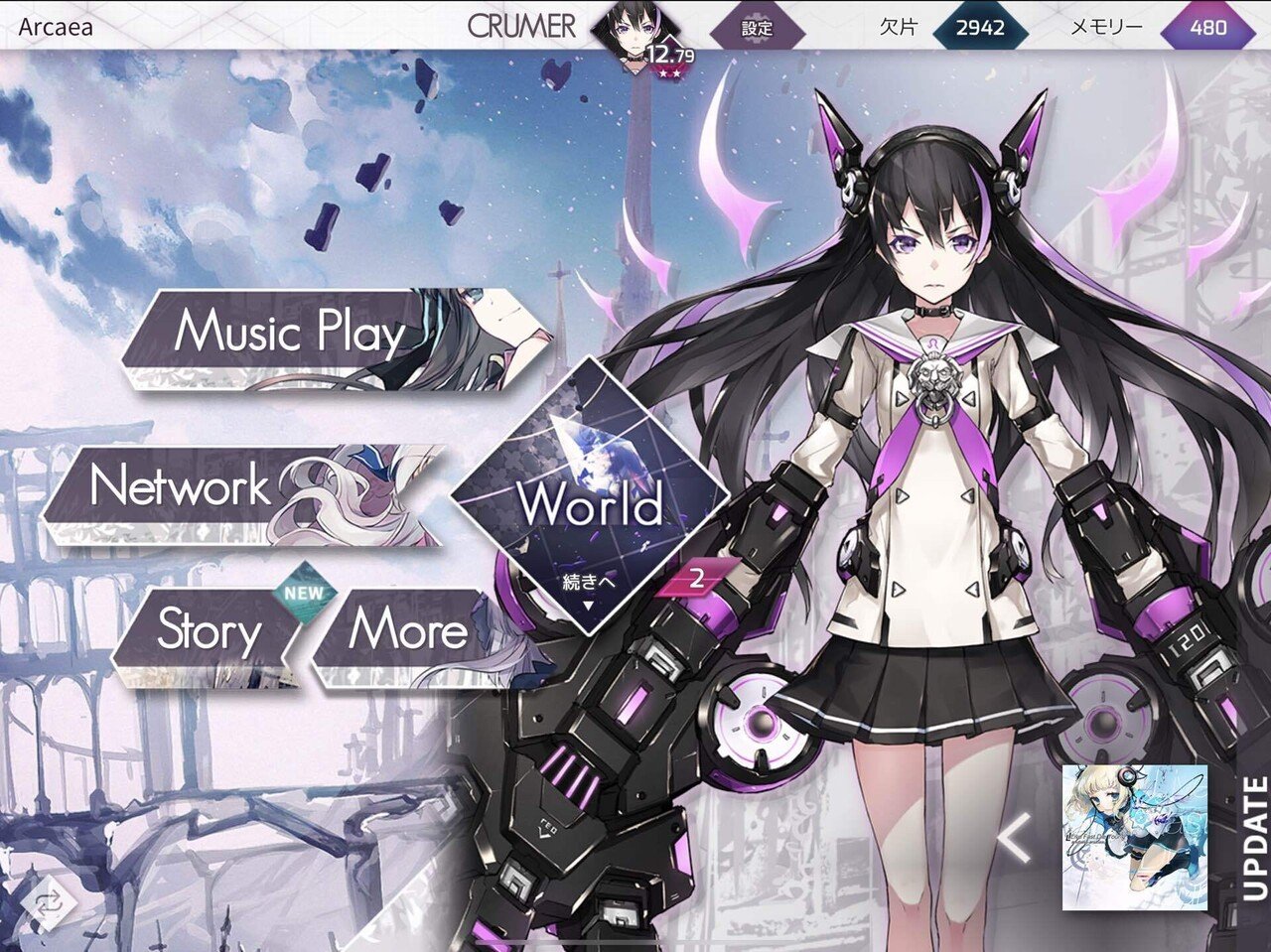Viewport: 1271px width, 952px height.
Task: Open the Network menu
Action: point(179,488)
